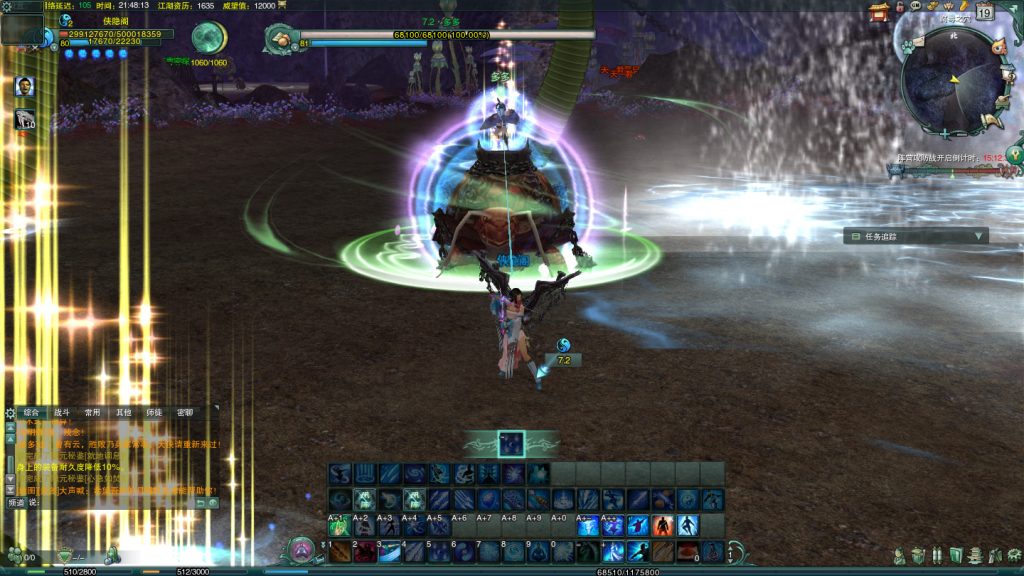Expand the 任务追踪 quest tracker dropdown
1024x576 pixels.
(980, 237)
